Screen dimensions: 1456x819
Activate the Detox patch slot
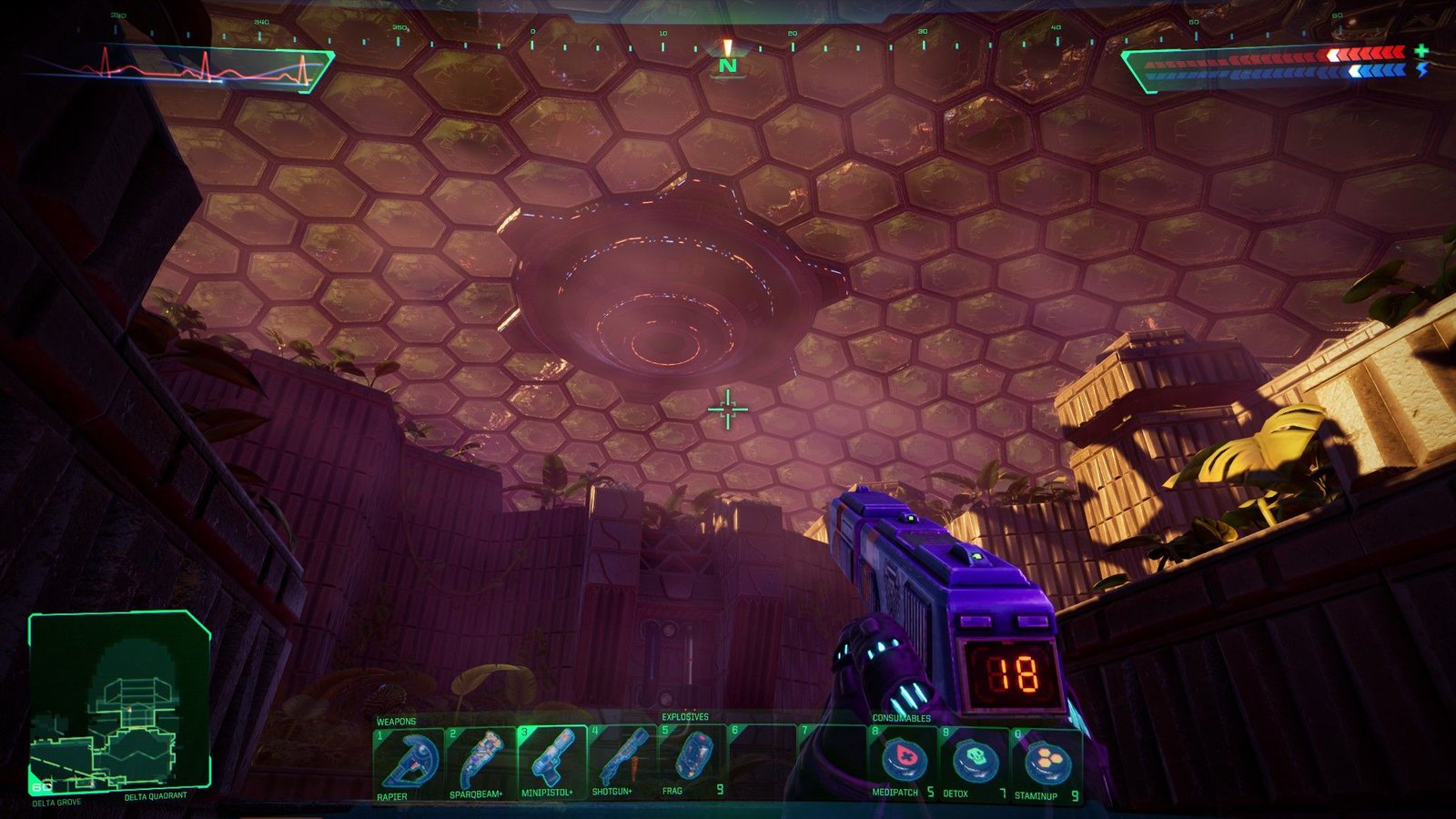[975, 761]
